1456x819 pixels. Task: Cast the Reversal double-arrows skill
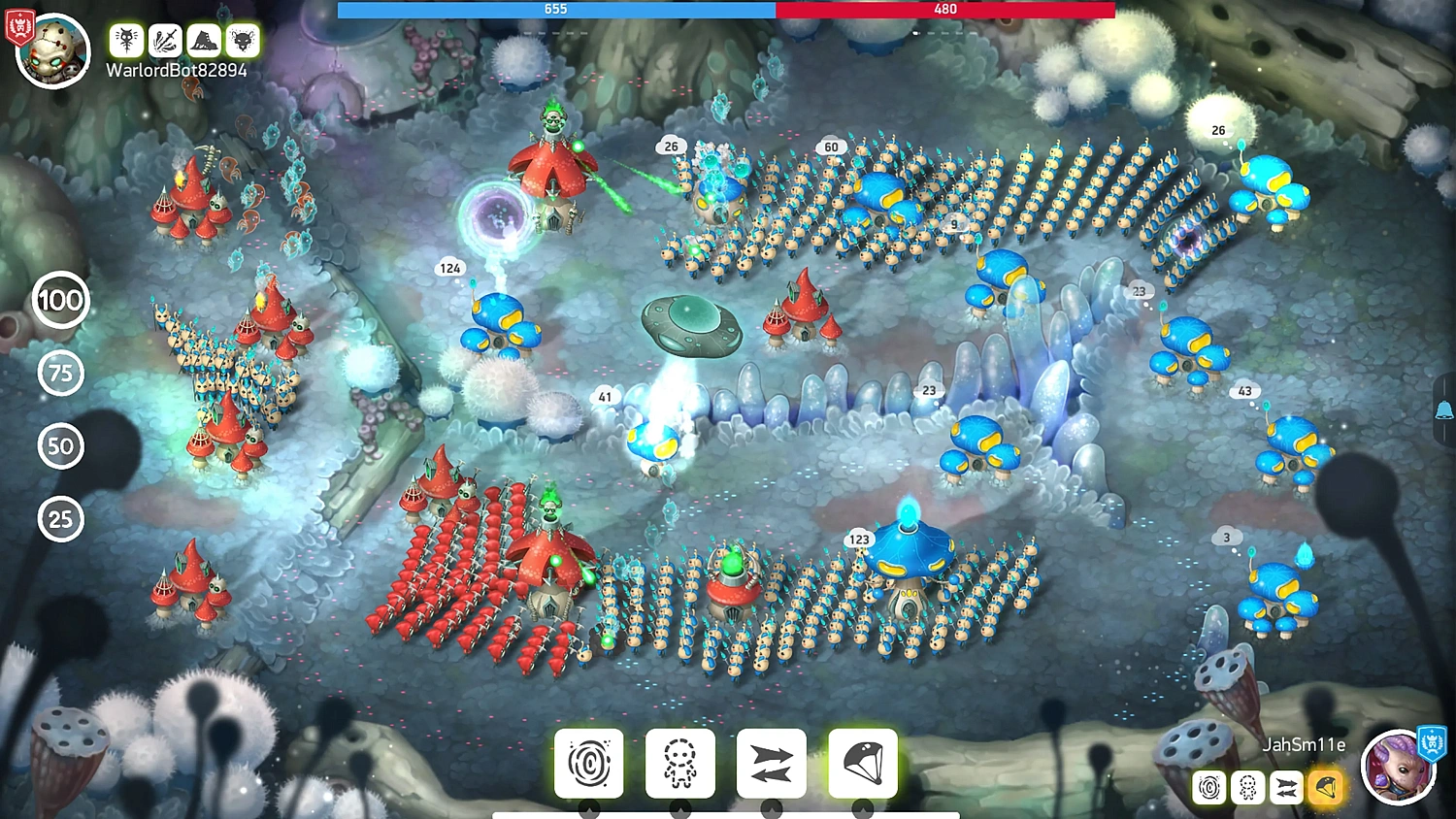(770, 763)
